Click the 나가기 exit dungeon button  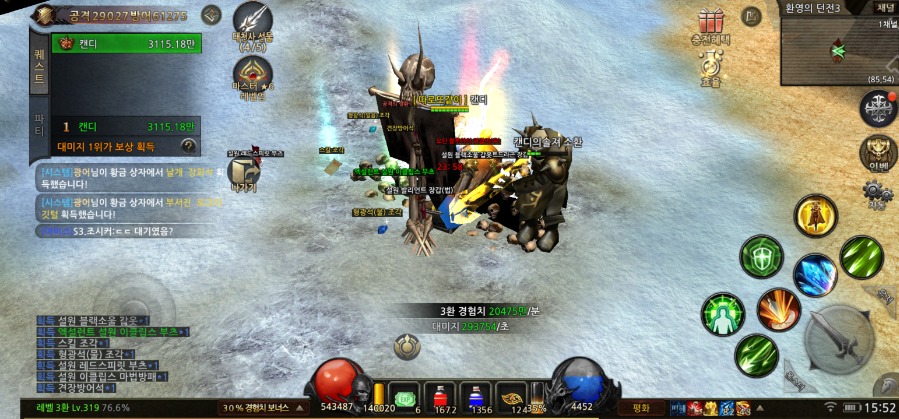pyautogui.click(x=243, y=174)
